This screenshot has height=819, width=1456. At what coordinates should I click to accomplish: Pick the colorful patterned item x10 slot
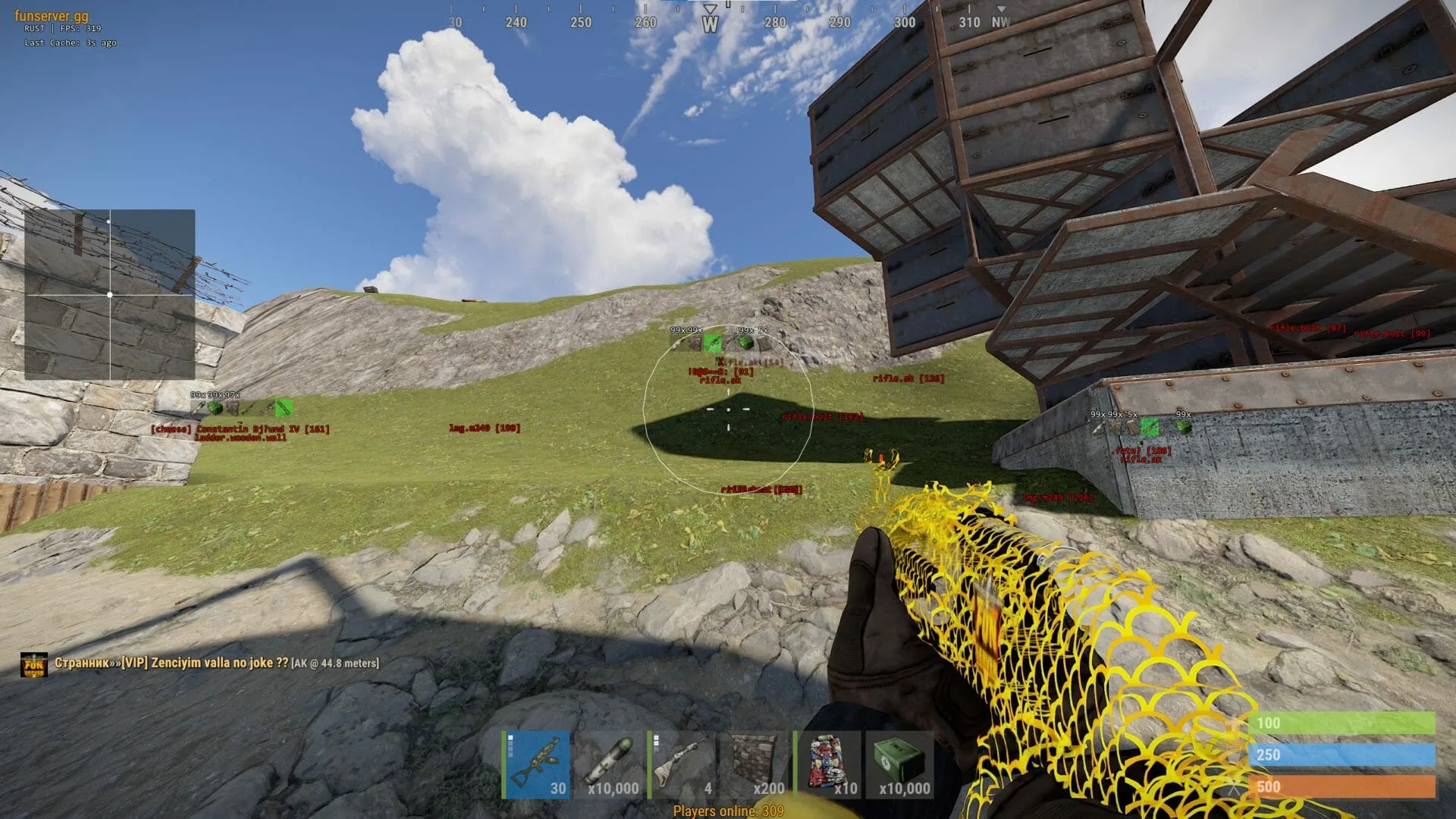coord(827,764)
